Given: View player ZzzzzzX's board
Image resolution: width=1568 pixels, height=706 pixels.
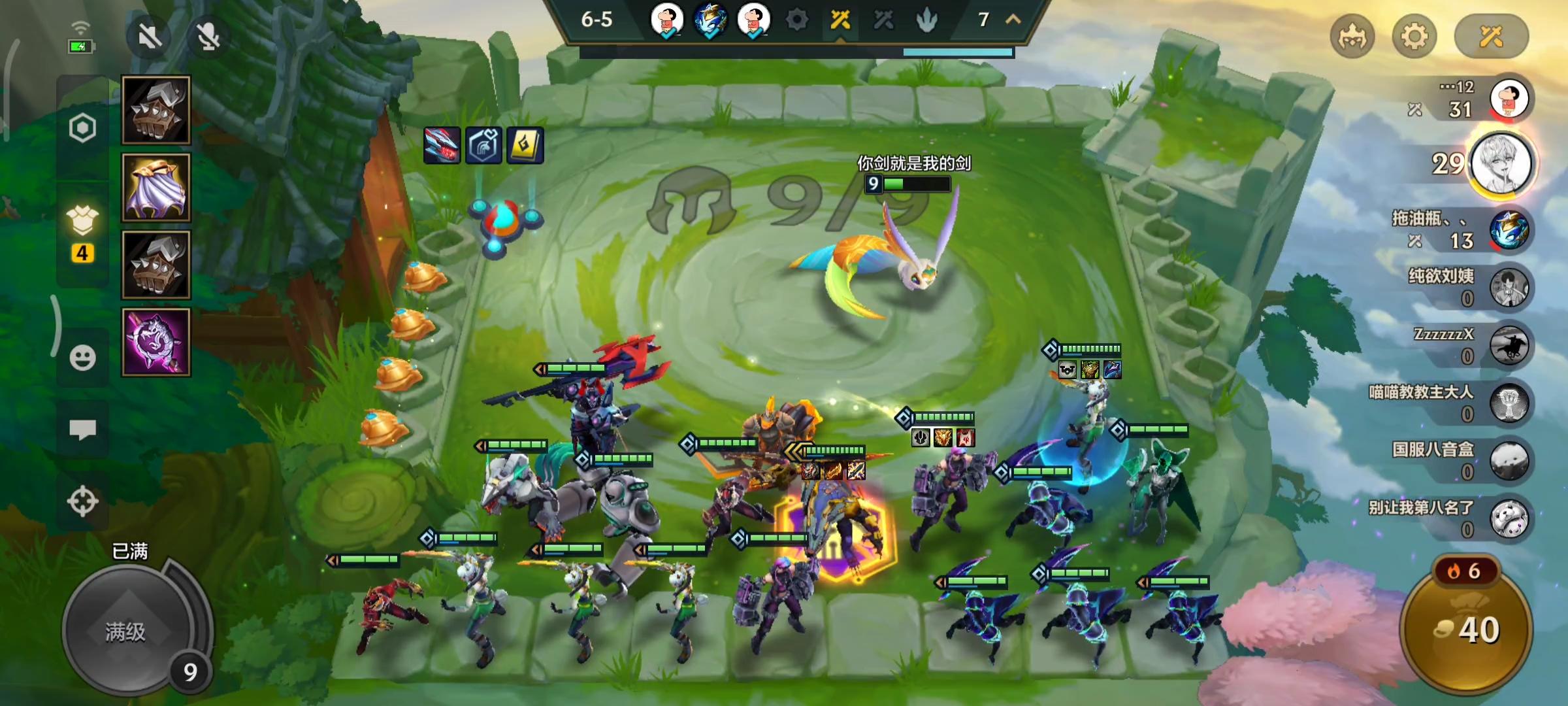Looking at the screenshot, I should (x=1509, y=345).
